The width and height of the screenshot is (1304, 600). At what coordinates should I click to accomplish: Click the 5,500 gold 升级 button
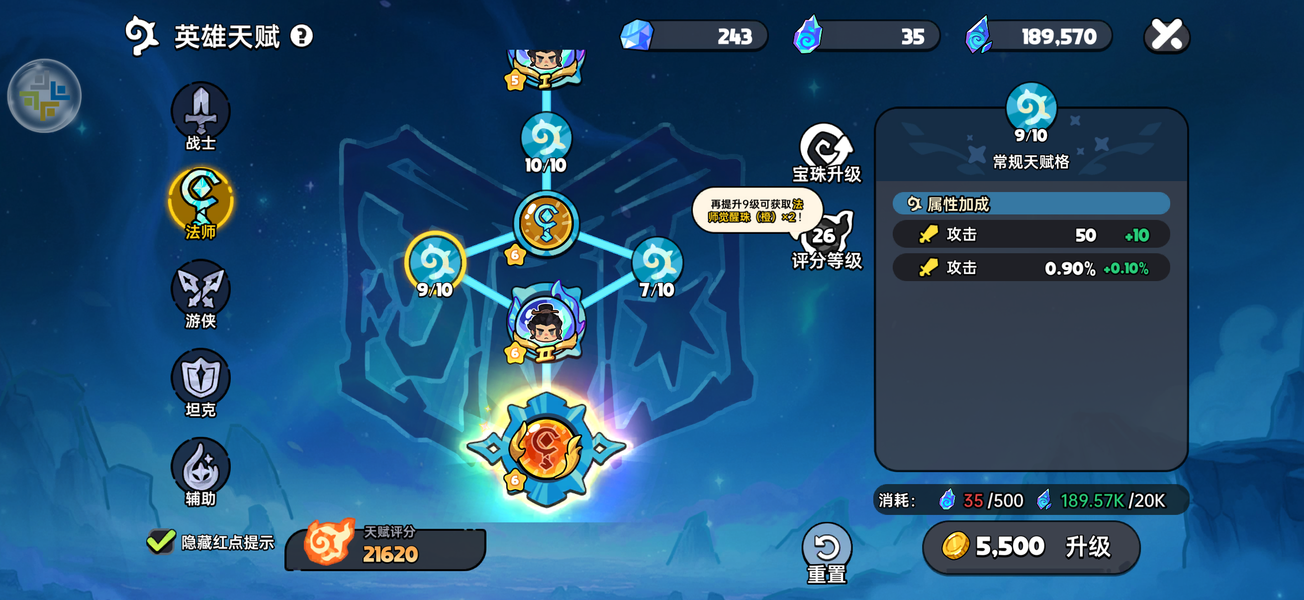[1031, 547]
